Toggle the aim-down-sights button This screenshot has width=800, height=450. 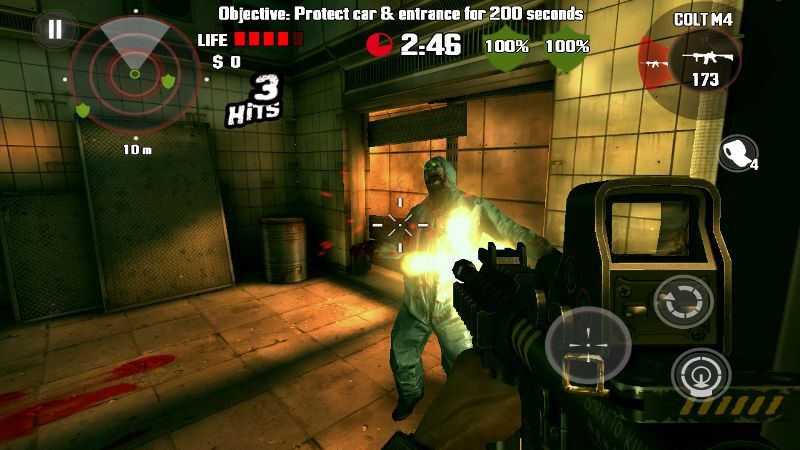point(701,375)
